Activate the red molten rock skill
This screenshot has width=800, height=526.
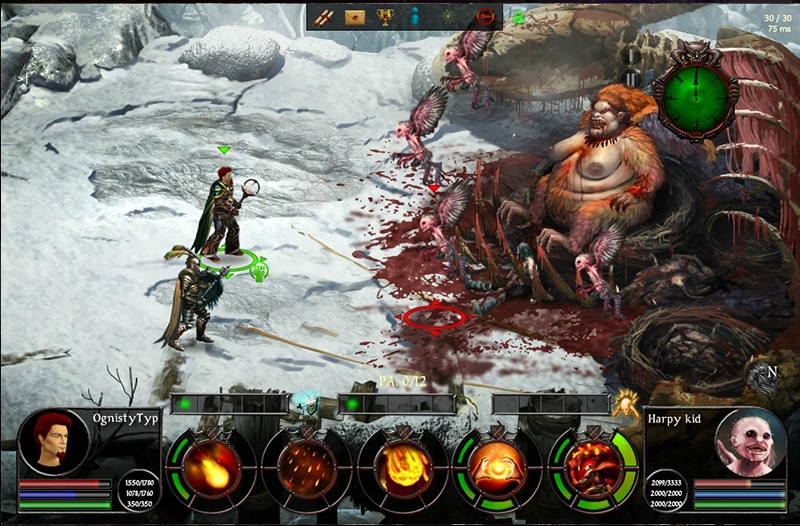593,466
